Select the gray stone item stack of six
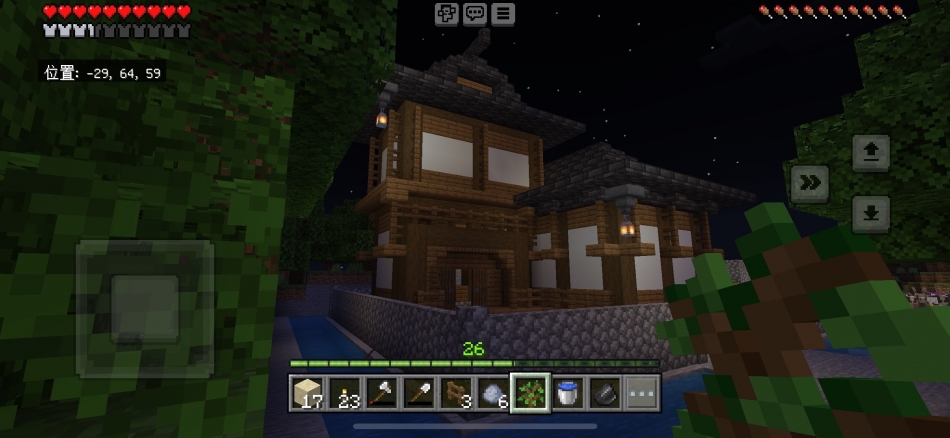This screenshot has height=438, width=950. (x=493, y=393)
